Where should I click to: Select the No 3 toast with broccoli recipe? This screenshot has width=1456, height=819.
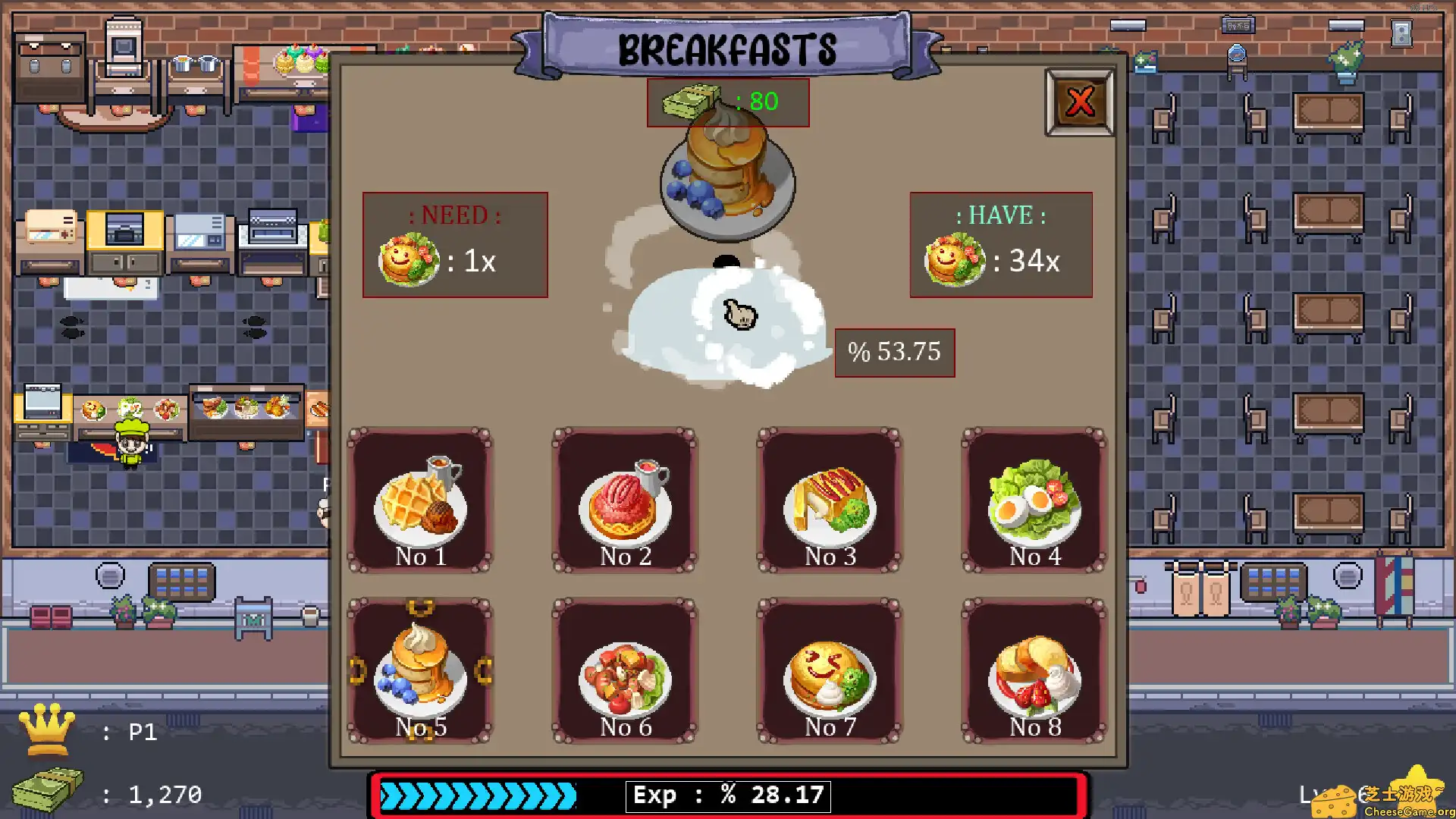[x=829, y=500]
